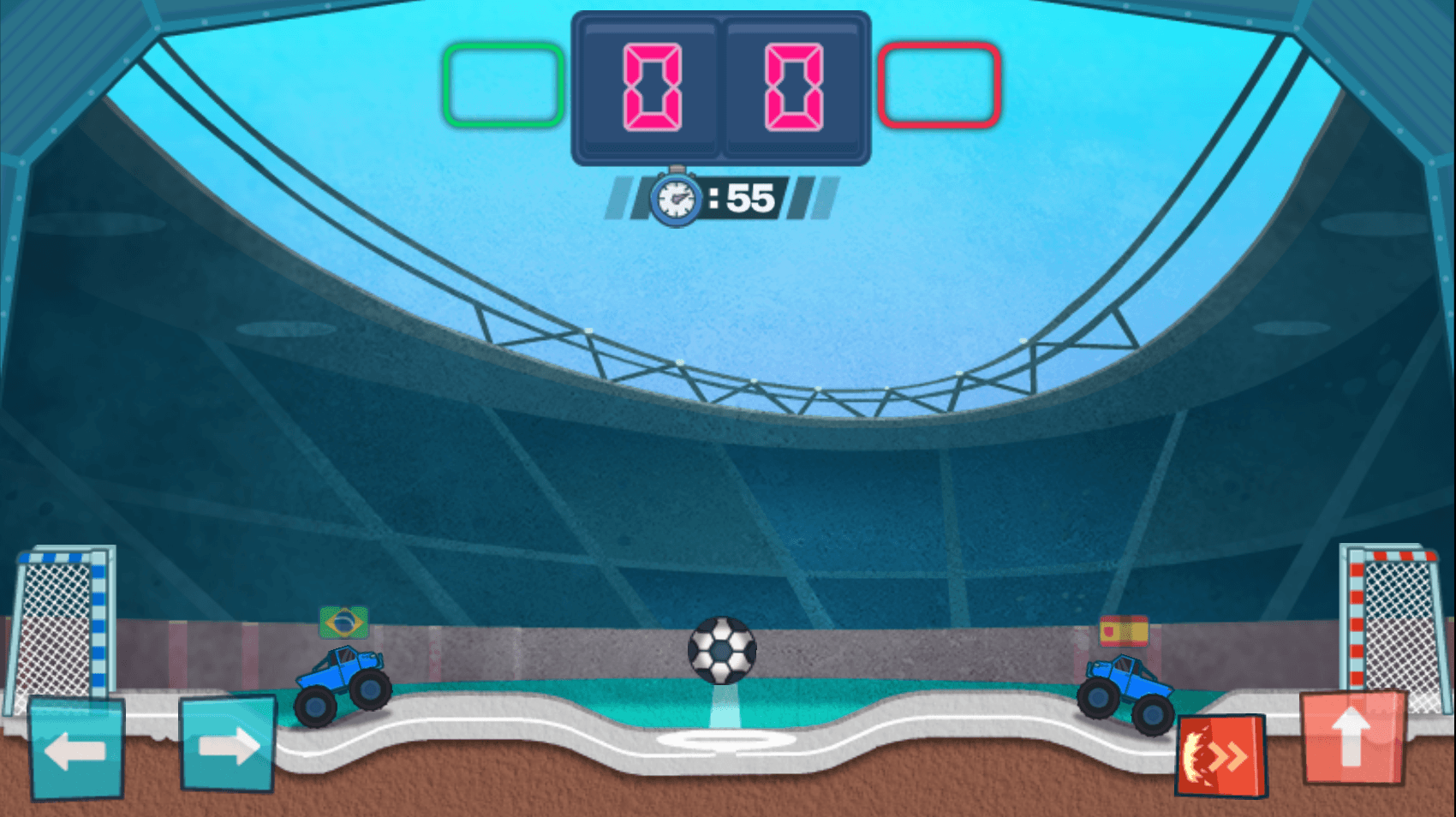Image resolution: width=1456 pixels, height=817 pixels.
Task: Click the striped bar beside the timer
Action: [x=805, y=198]
